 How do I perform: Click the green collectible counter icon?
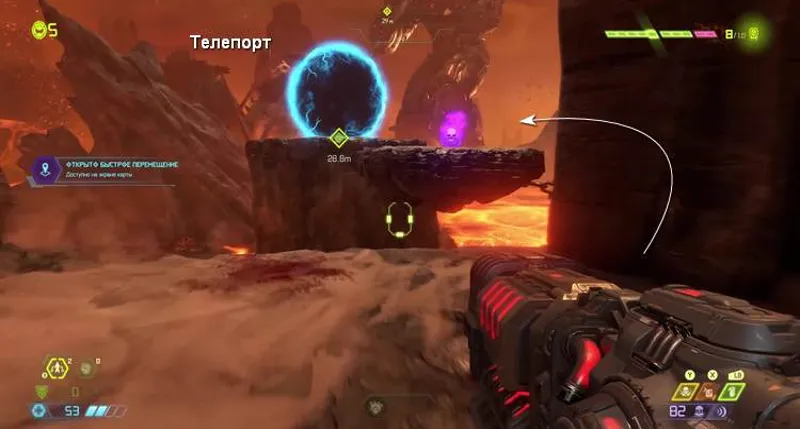pos(755,34)
